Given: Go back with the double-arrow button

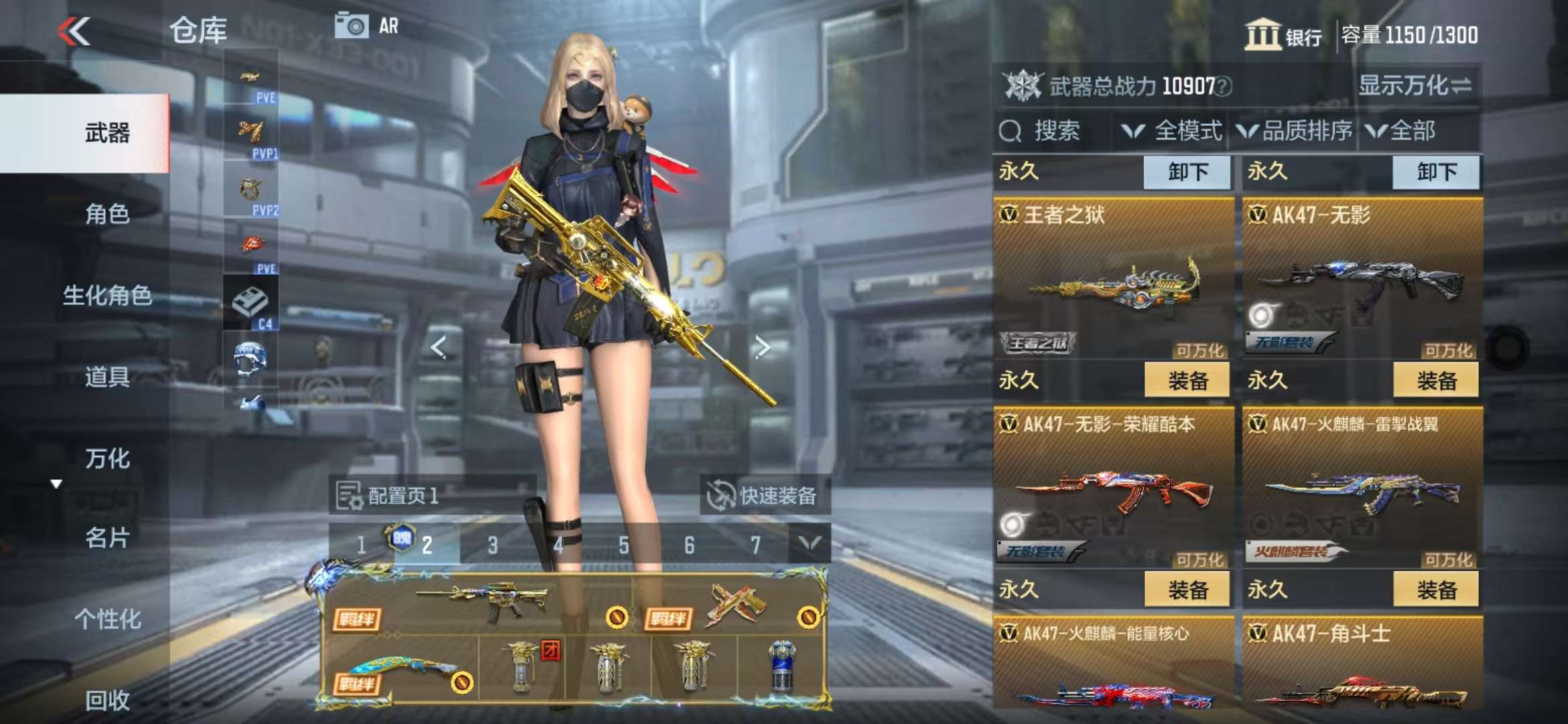Looking at the screenshot, I should tap(74, 32).
